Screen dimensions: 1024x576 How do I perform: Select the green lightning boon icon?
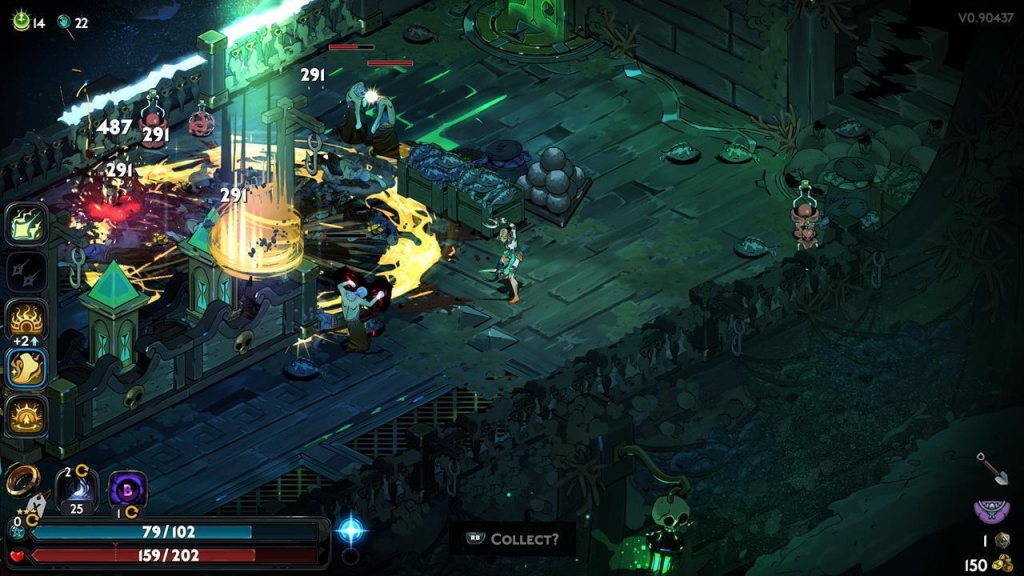click(x=27, y=224)
